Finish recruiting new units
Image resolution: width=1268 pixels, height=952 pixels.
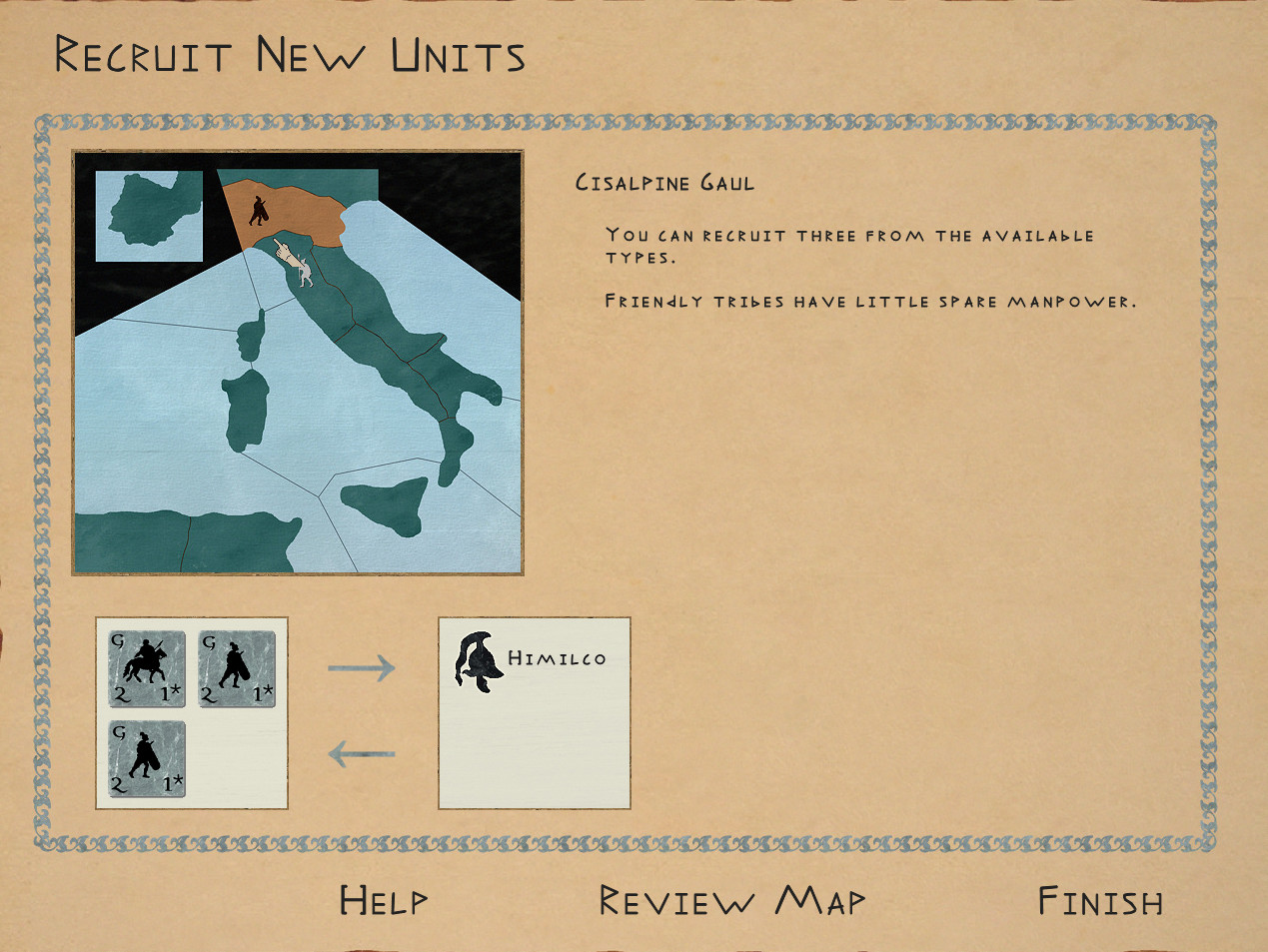click(x=1100, y=901)
